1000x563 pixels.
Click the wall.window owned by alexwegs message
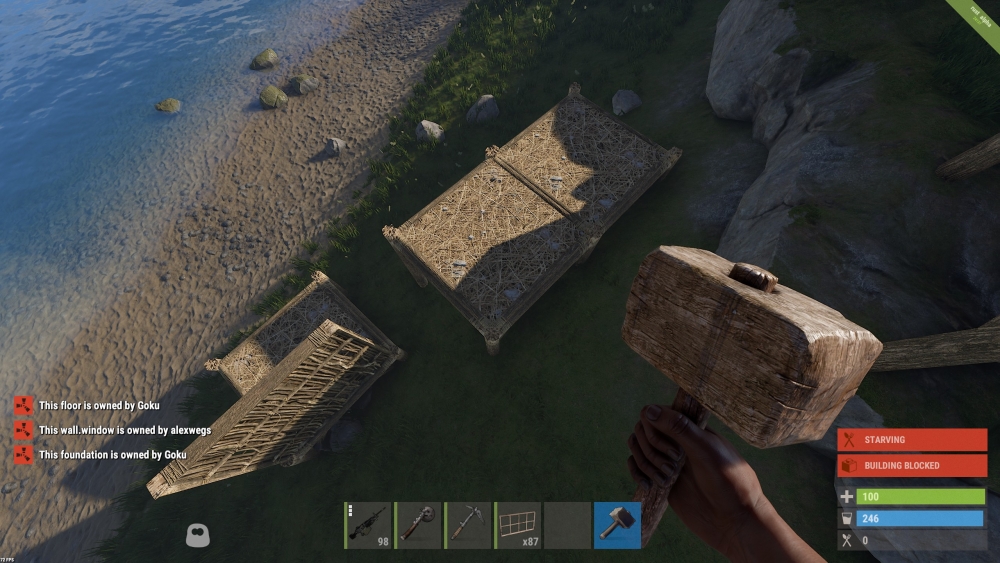(124, 430)
